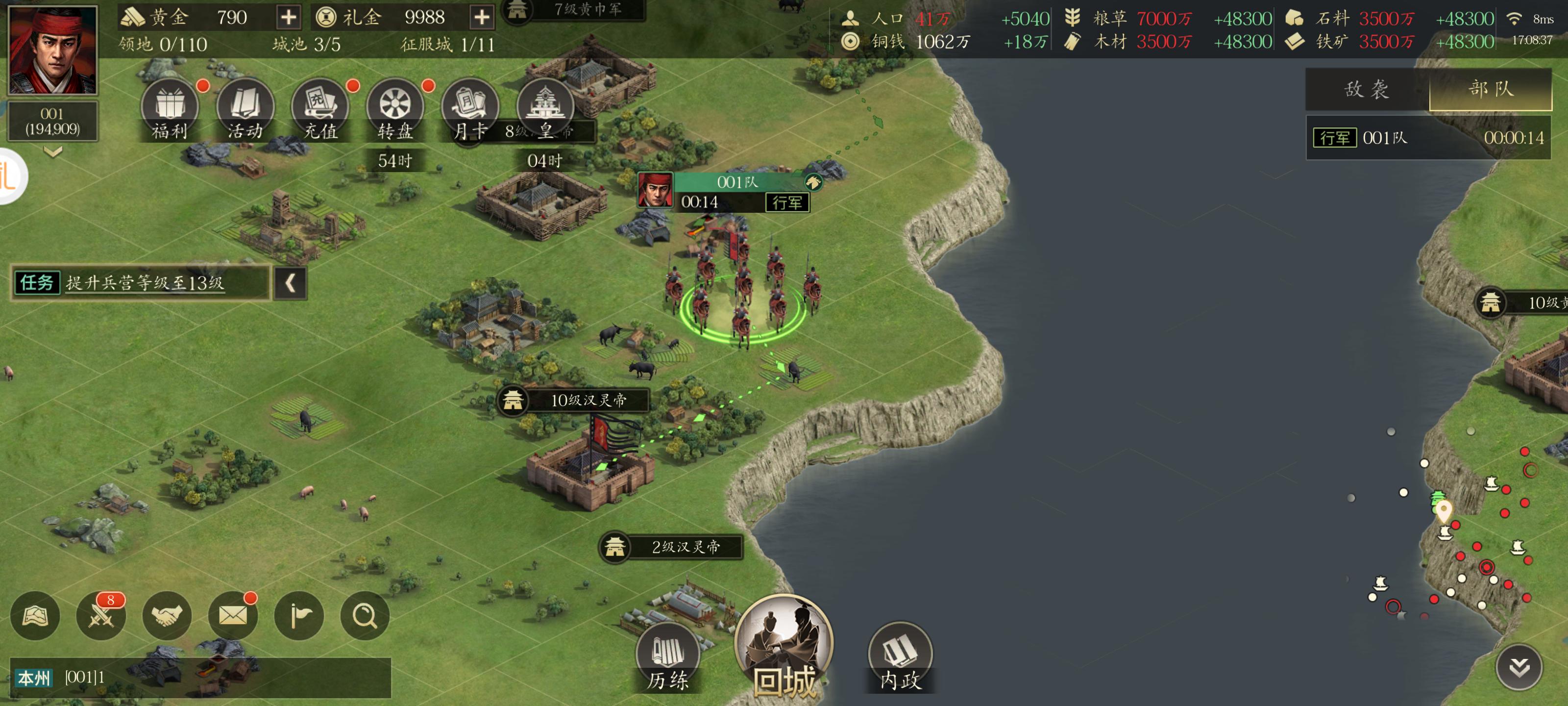Open the crossed swords battle report icon

tap(101, 616)
